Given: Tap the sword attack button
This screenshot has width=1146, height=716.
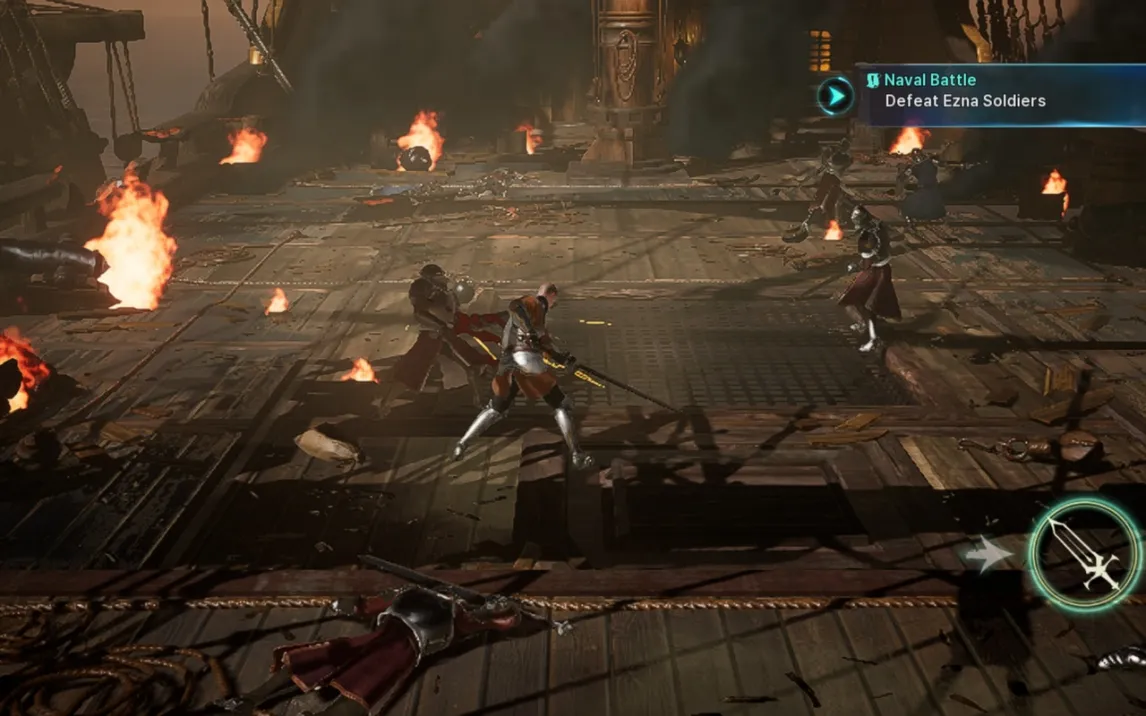Looking at the screenshot, I should pyautogui.click(x=1085, y=553).
